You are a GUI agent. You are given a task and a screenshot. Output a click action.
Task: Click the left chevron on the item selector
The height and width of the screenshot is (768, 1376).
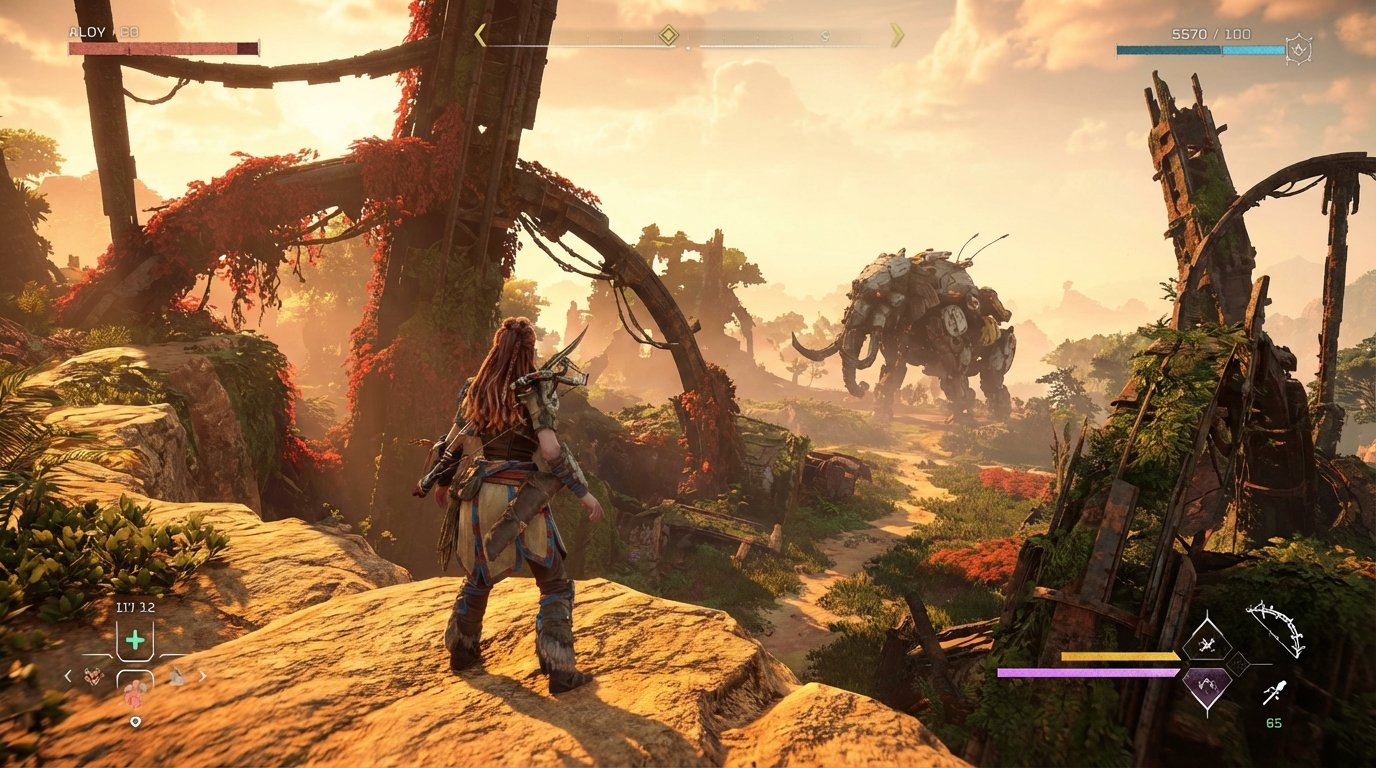(68, 676)
